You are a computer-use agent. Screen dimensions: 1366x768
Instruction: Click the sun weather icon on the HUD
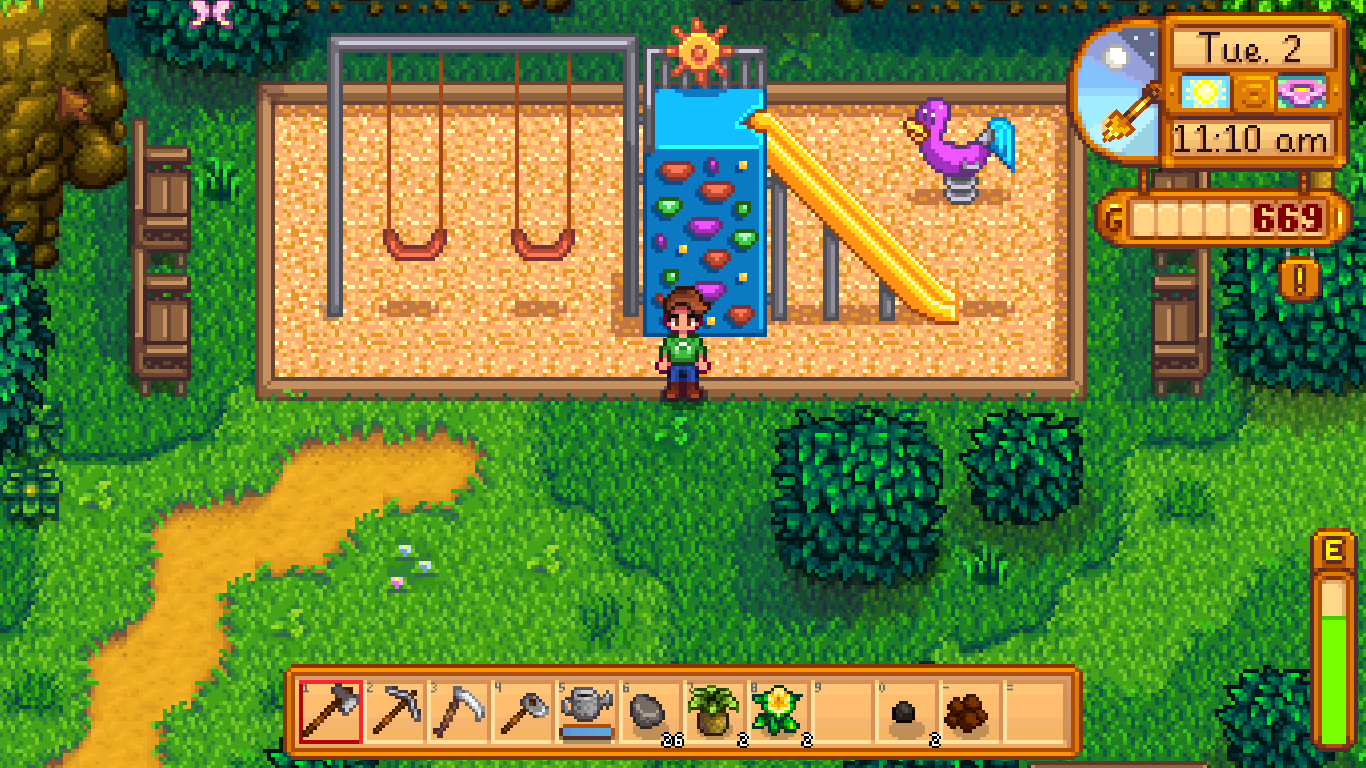pyautogui.click(x=1204, y=92)
